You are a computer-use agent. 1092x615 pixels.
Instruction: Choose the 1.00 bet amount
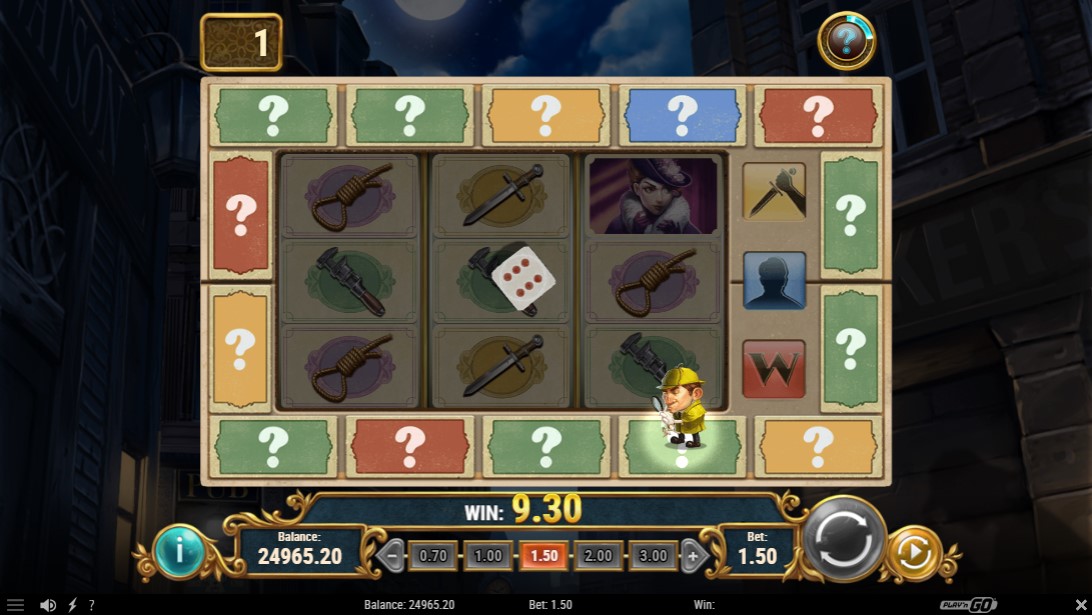(x=488, y=555)
